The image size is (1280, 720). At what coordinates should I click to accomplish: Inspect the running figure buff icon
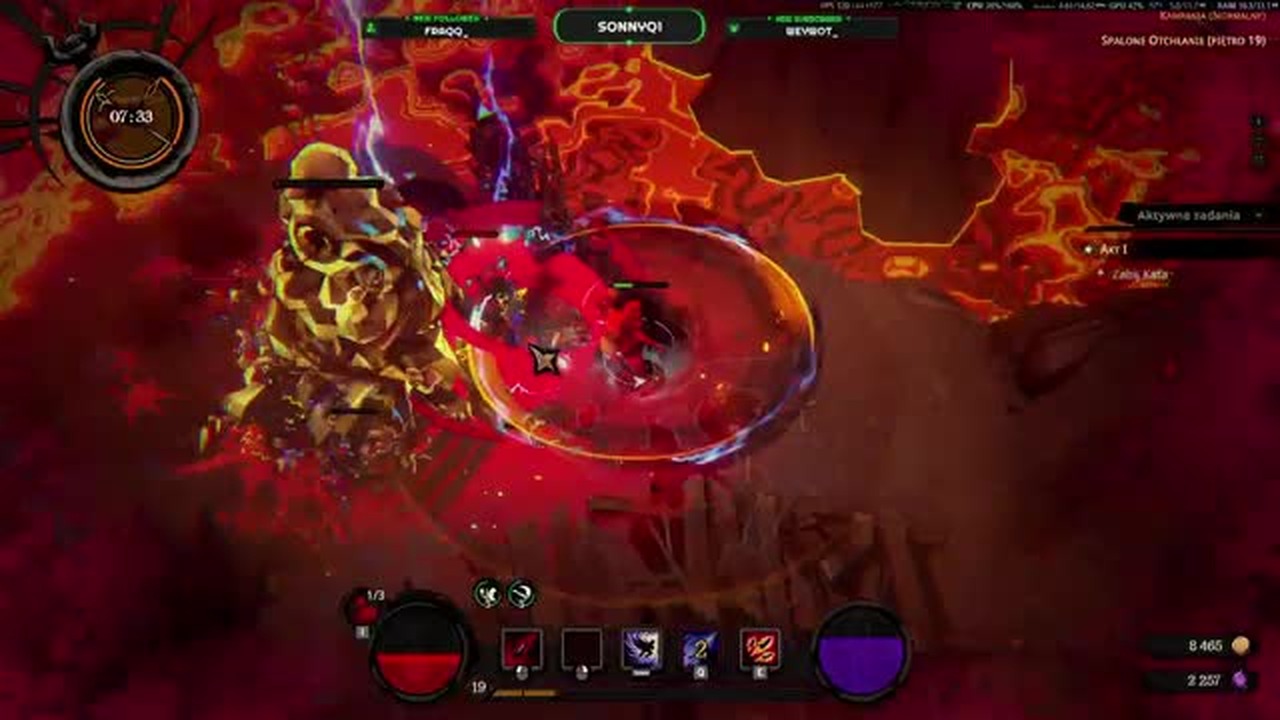(488, 593)
